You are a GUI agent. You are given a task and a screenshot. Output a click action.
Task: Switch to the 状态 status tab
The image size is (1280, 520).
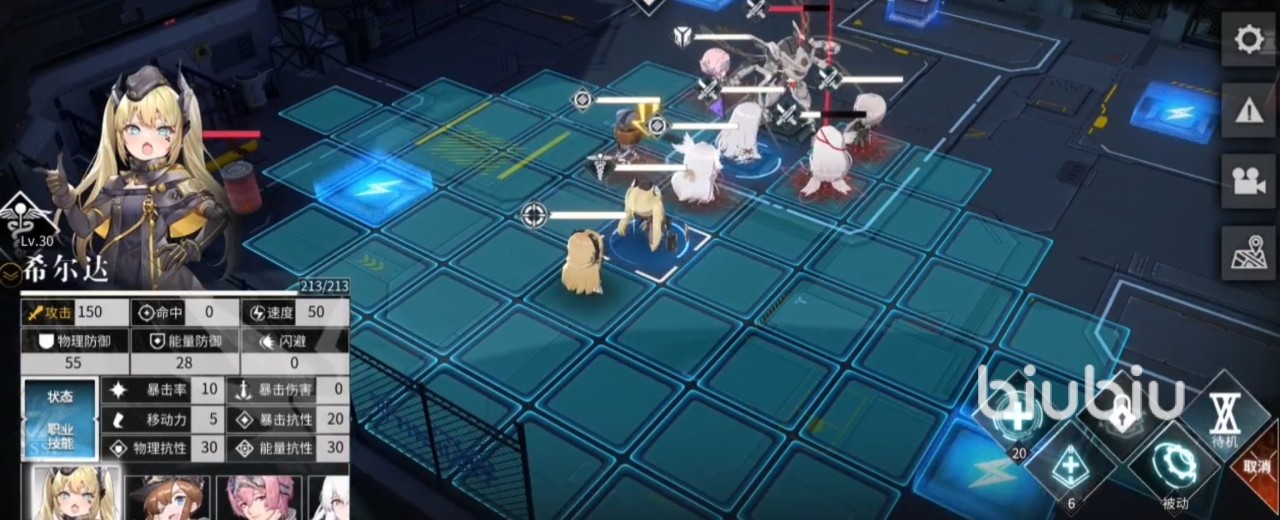tap(60, 396)
